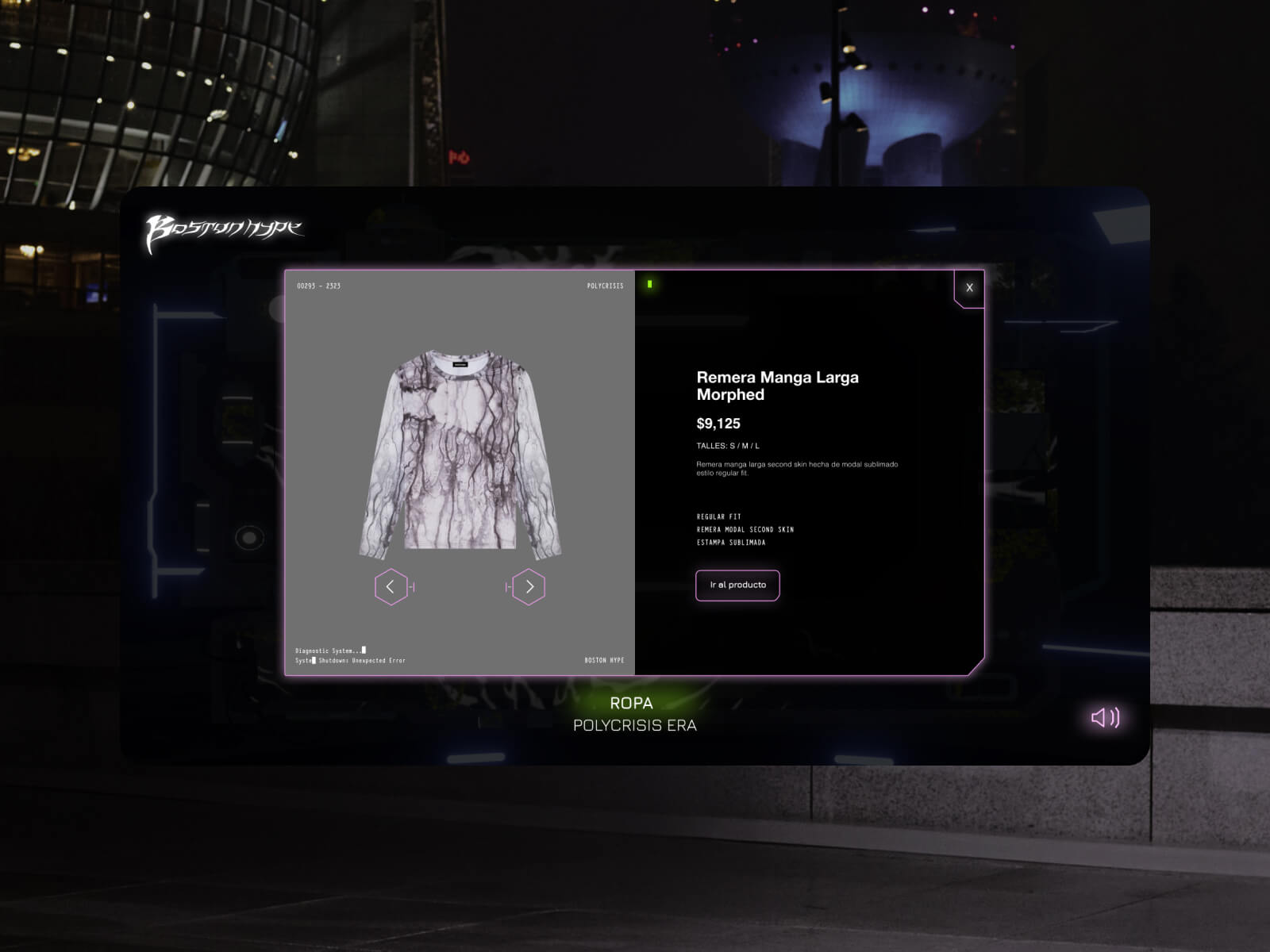Close the product popup with the X

point(969,288)
